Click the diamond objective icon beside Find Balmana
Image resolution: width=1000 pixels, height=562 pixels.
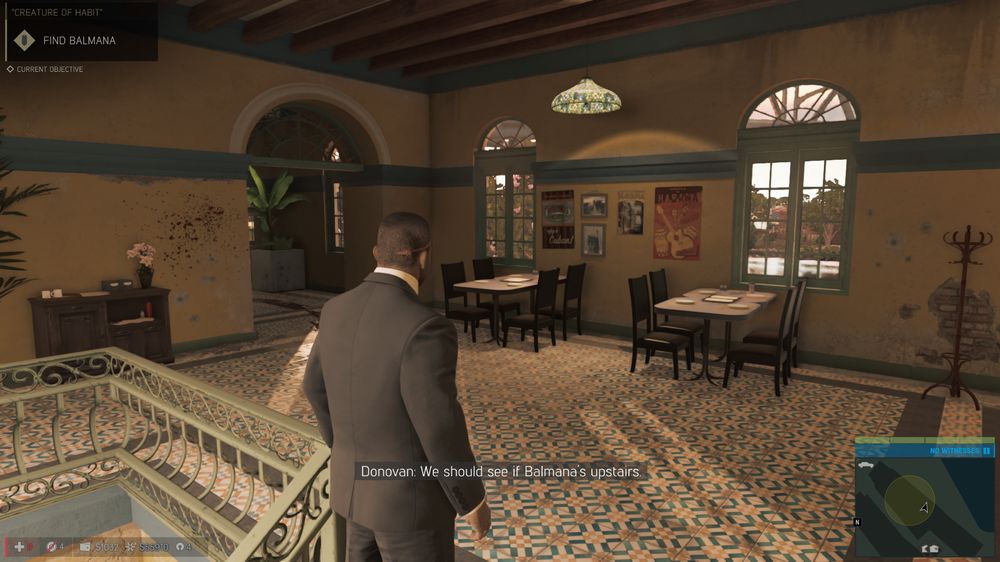pyautogui.click(x=24, y=40)
